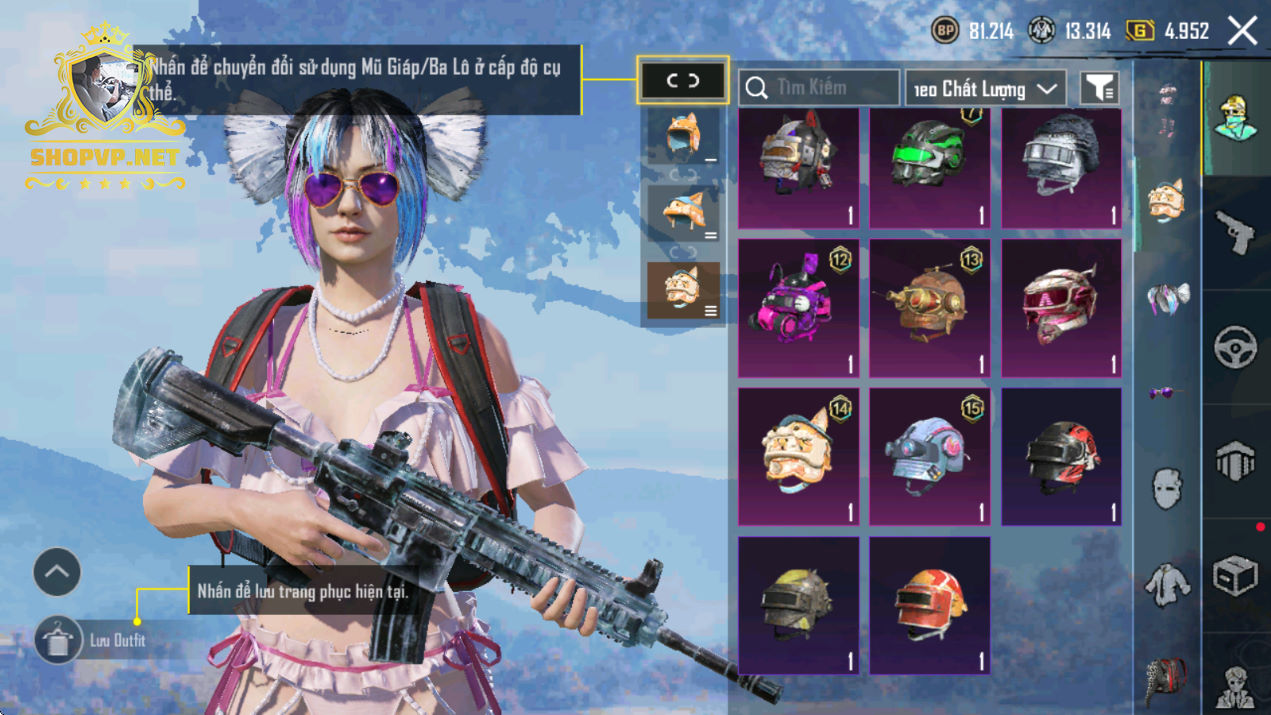Show the glasses subcategory
The height and width of the screenshot is (715, 1271).
(x=1167, y=393)
